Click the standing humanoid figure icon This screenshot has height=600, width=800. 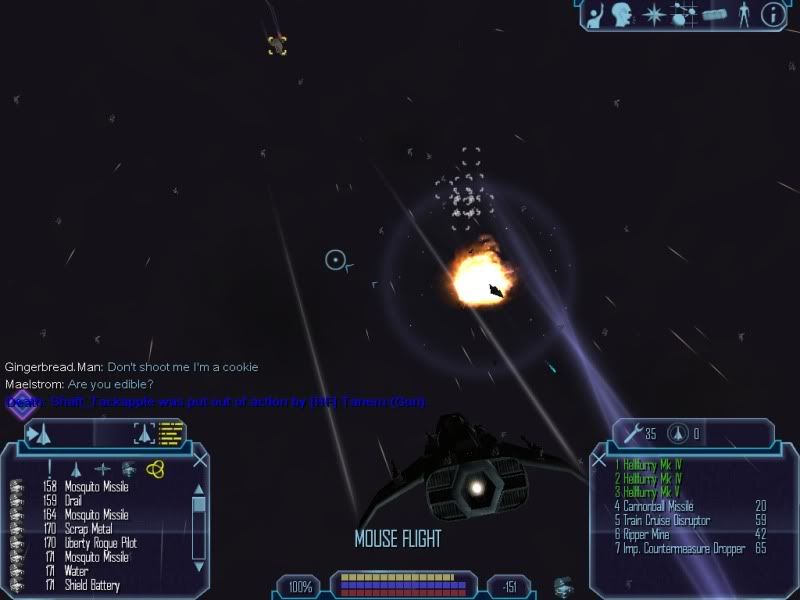tap(743, 14)
